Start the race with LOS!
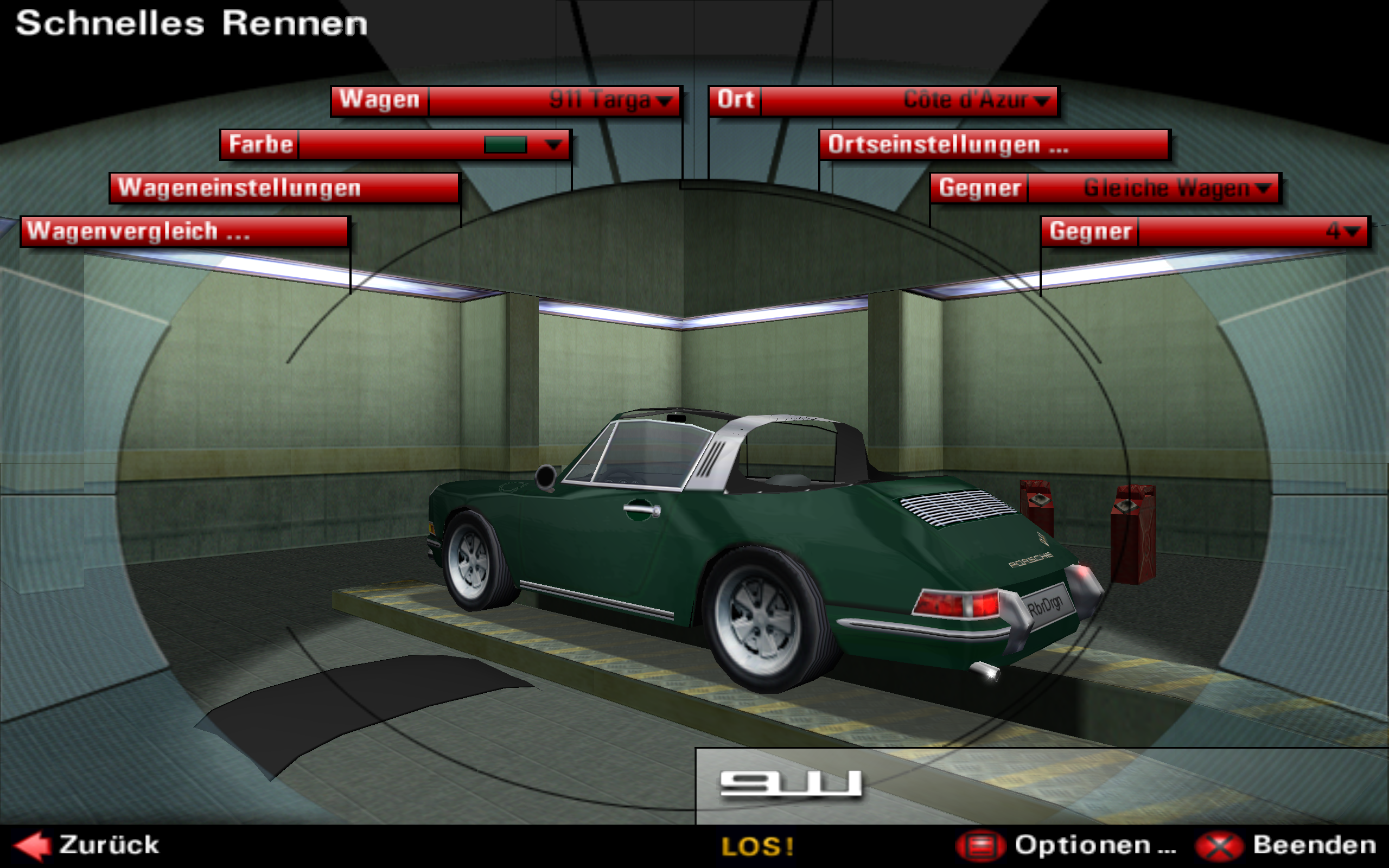Image resolution: width=1389 pixels, height=868 pixels. pos(757,846)
